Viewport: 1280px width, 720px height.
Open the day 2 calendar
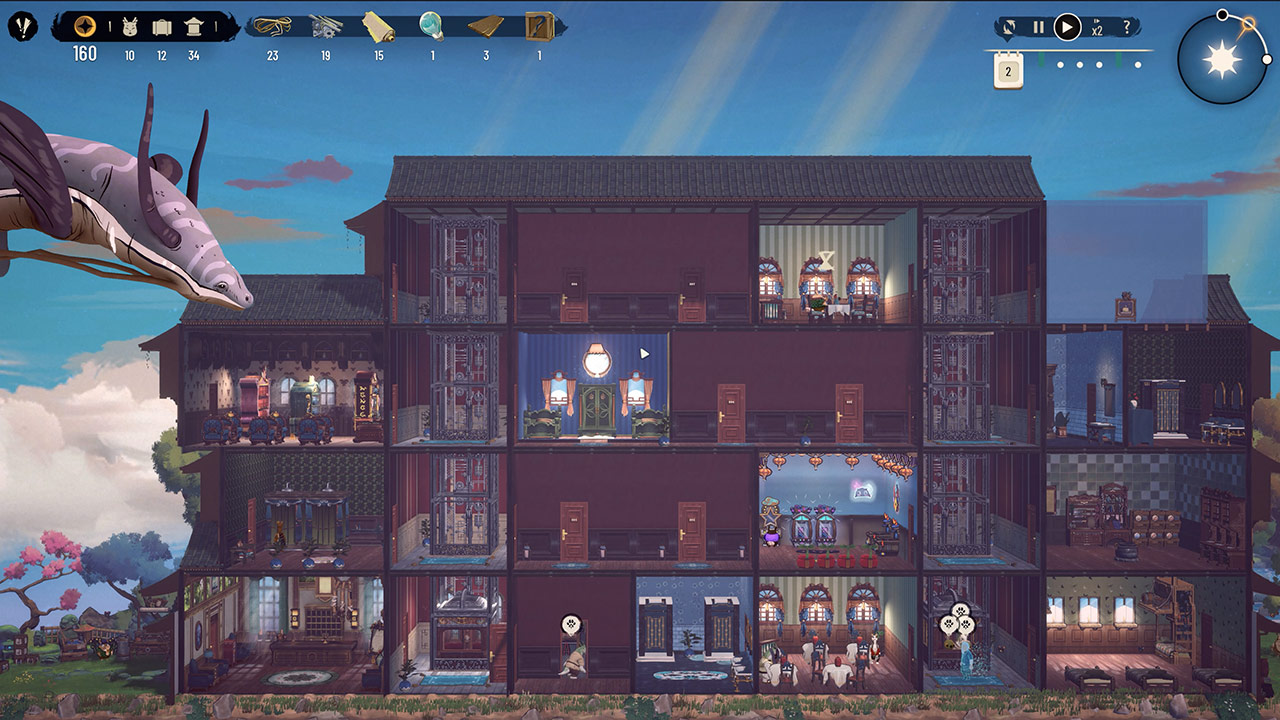(1008, 71)
